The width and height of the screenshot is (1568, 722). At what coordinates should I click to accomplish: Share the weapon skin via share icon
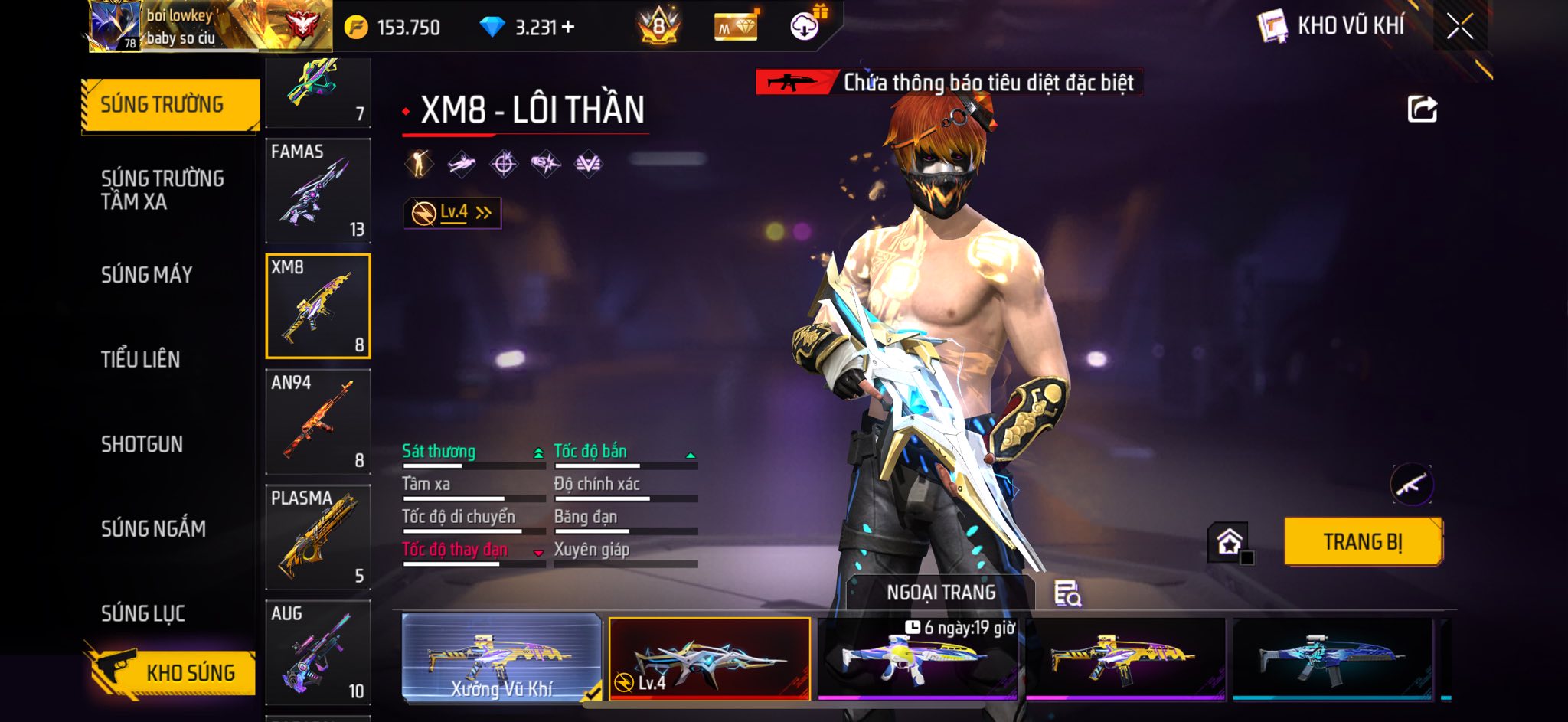1422,109
